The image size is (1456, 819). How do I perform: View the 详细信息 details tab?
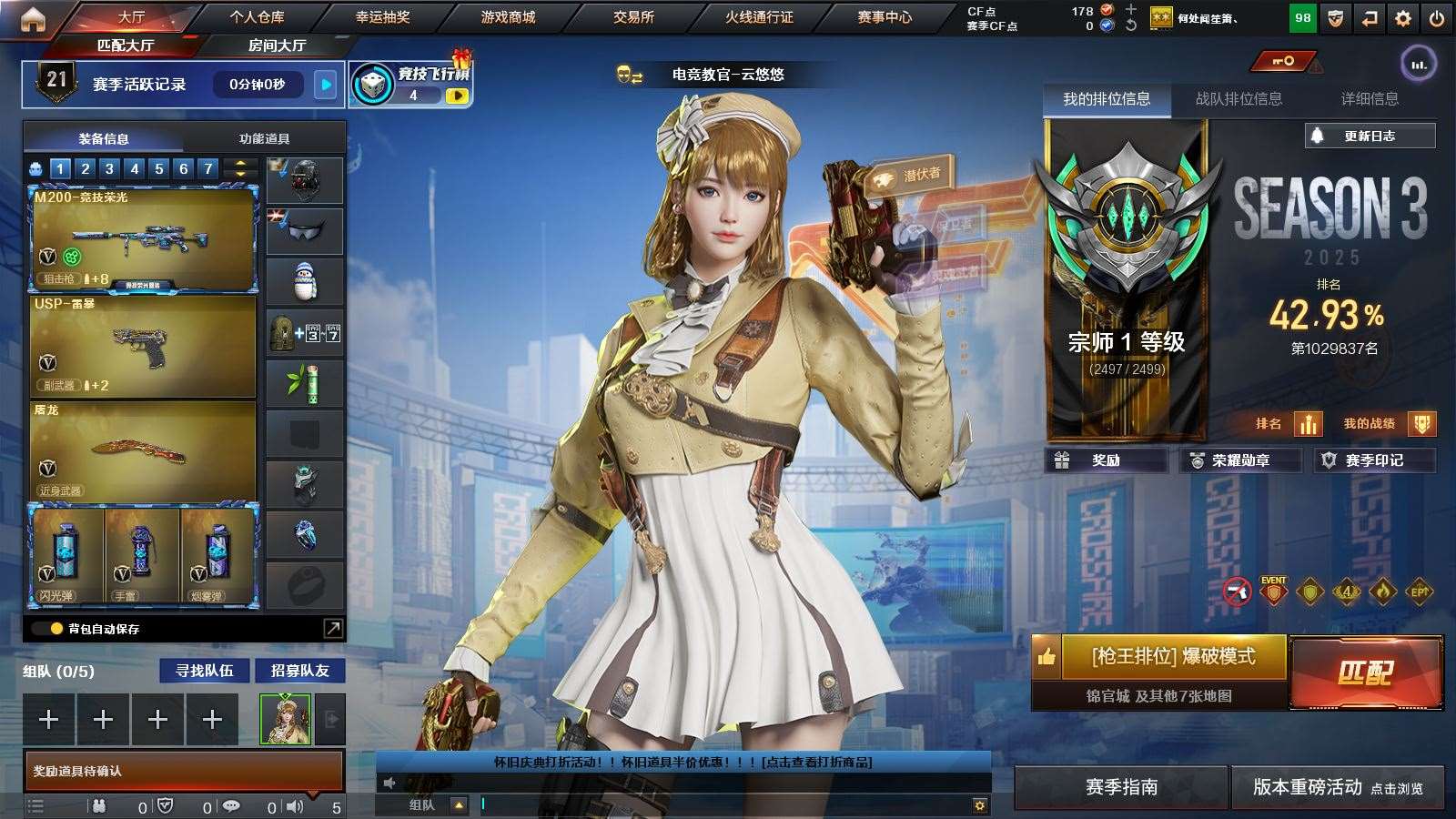pyautogui.click(x=1370, y=99)
